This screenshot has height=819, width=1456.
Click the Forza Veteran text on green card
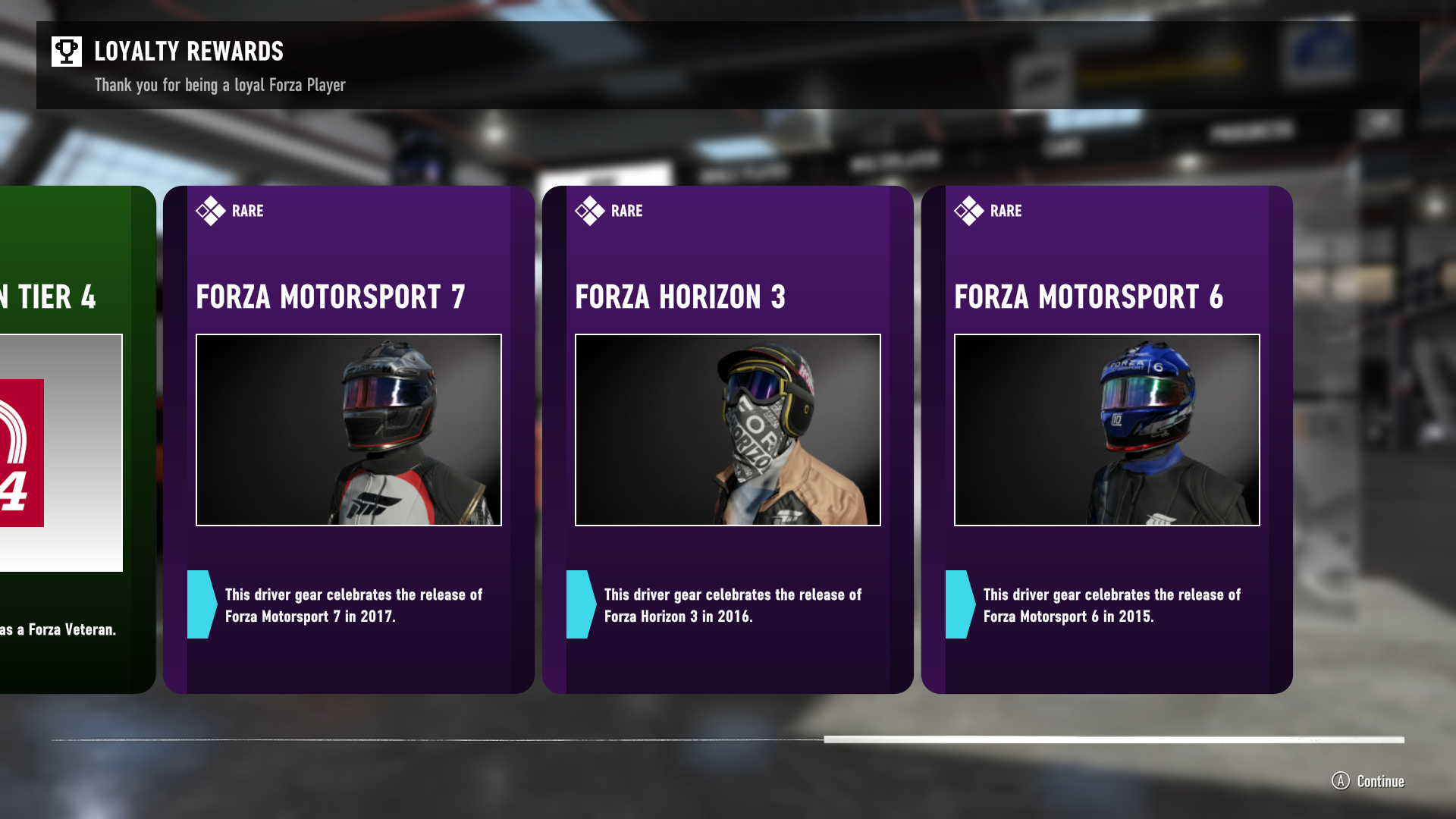tap(58, 629)
